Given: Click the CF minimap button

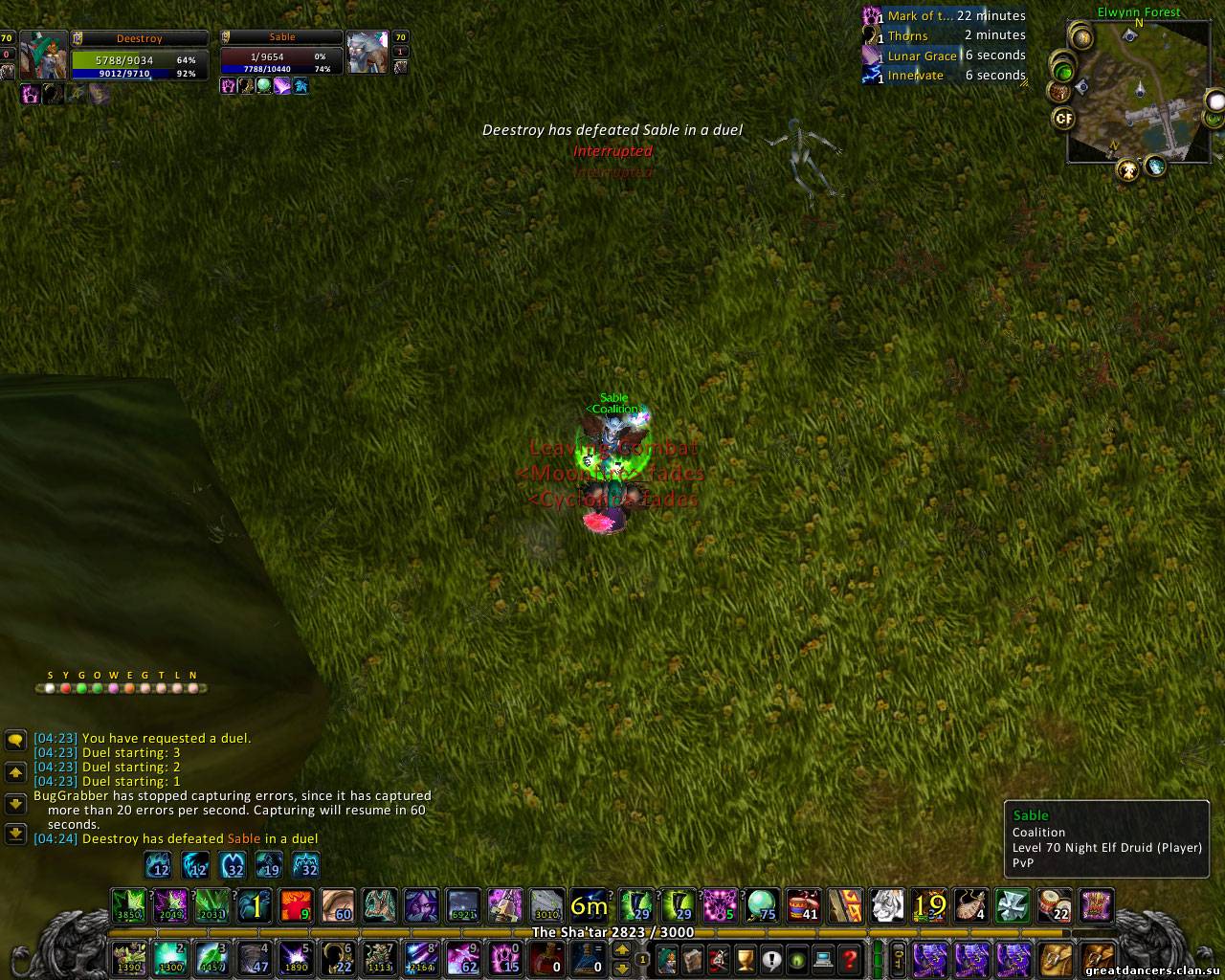Looking at the screenshot, I should (x=1063, y=119).
